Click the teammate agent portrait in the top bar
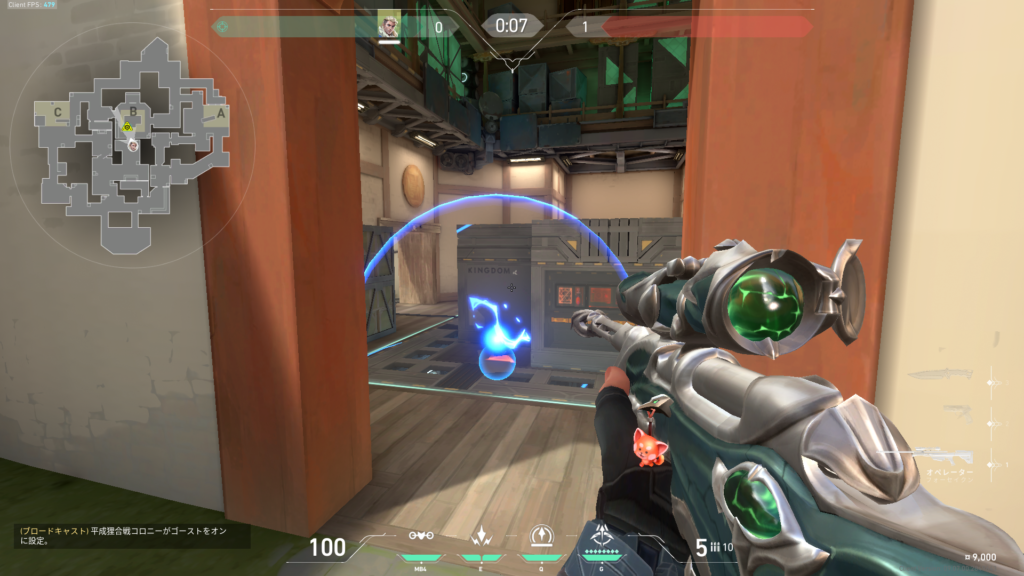Viewport: 1024px width, 576px height. pyautogui.click(x=389, y=25)
